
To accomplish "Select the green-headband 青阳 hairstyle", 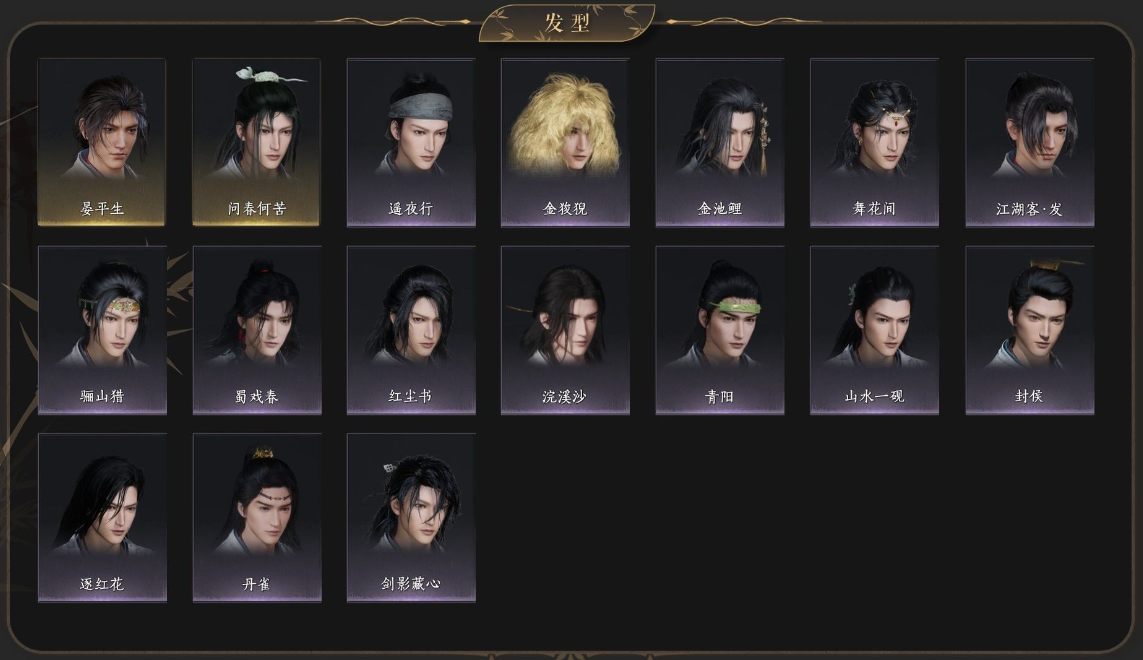I will 720,329.
